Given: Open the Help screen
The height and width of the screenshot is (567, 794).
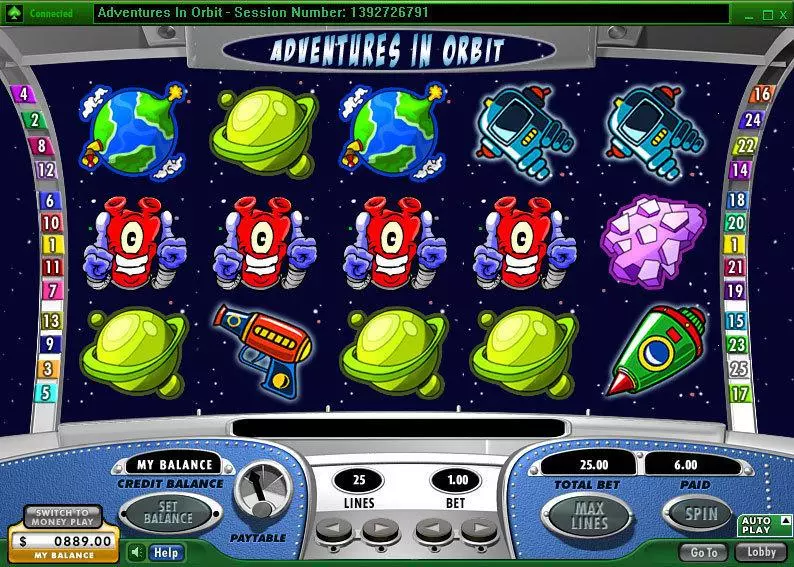Looking at the screenshot, I should 166,552.
